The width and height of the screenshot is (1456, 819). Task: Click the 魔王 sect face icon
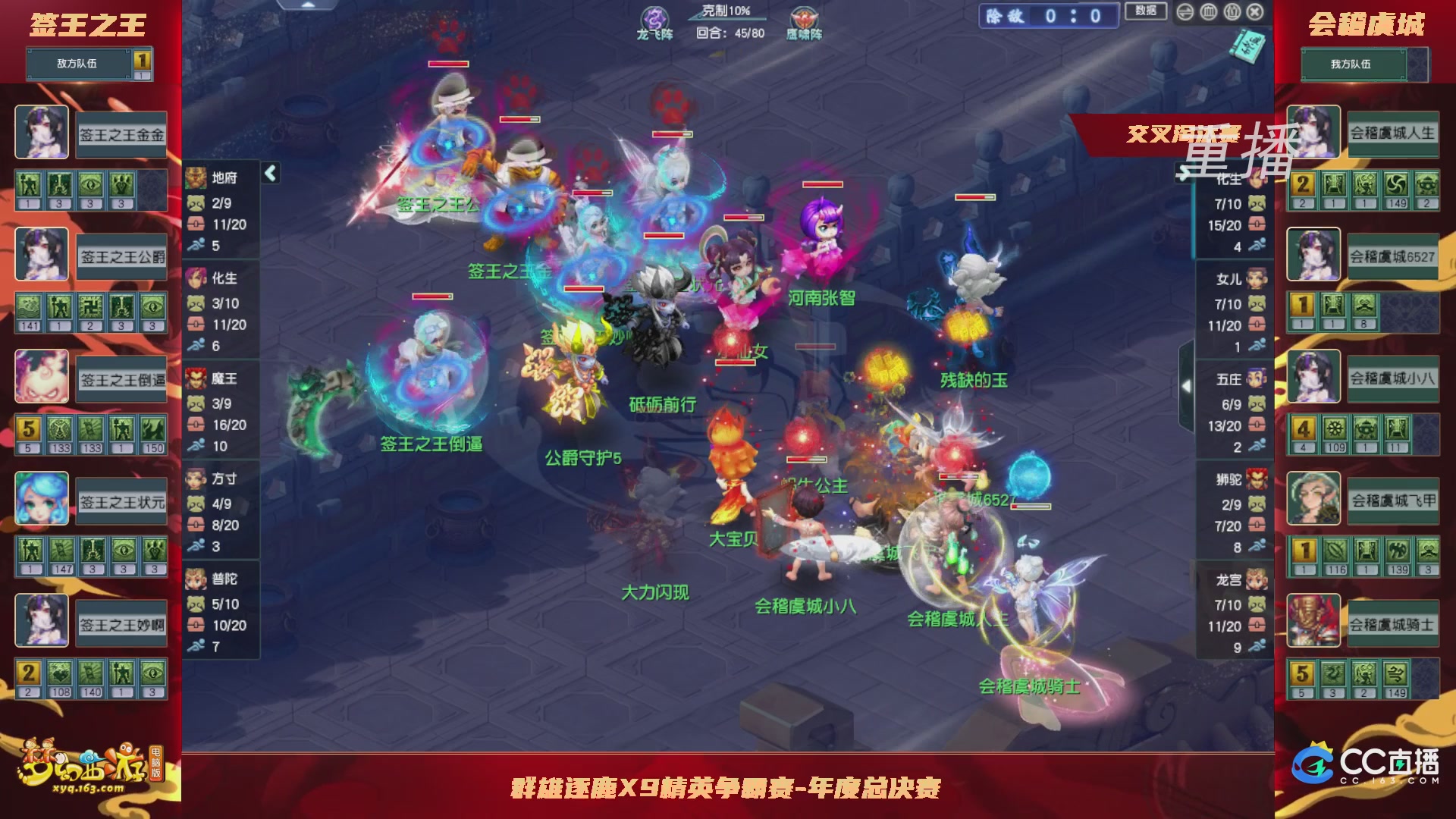pyautogui.click(x=196, y=379)
